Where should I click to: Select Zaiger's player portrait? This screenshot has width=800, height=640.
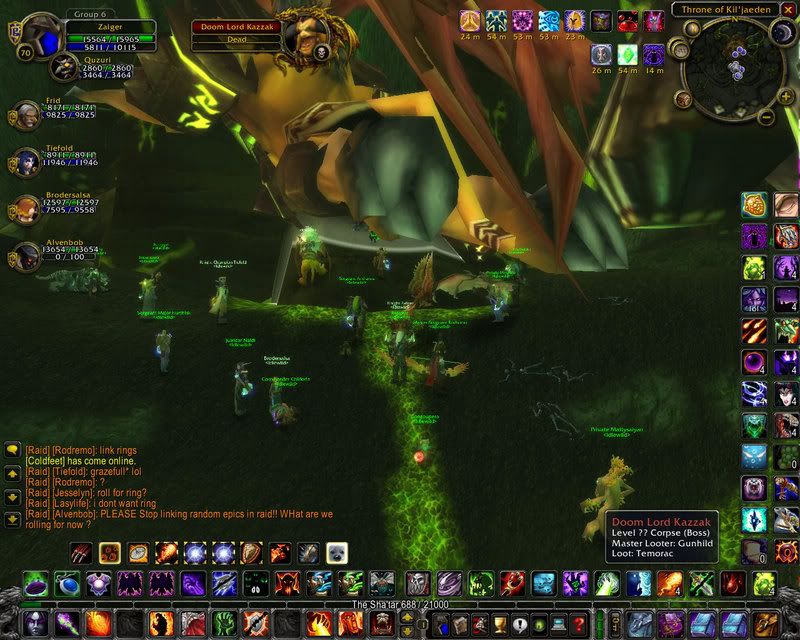(40, 37)
